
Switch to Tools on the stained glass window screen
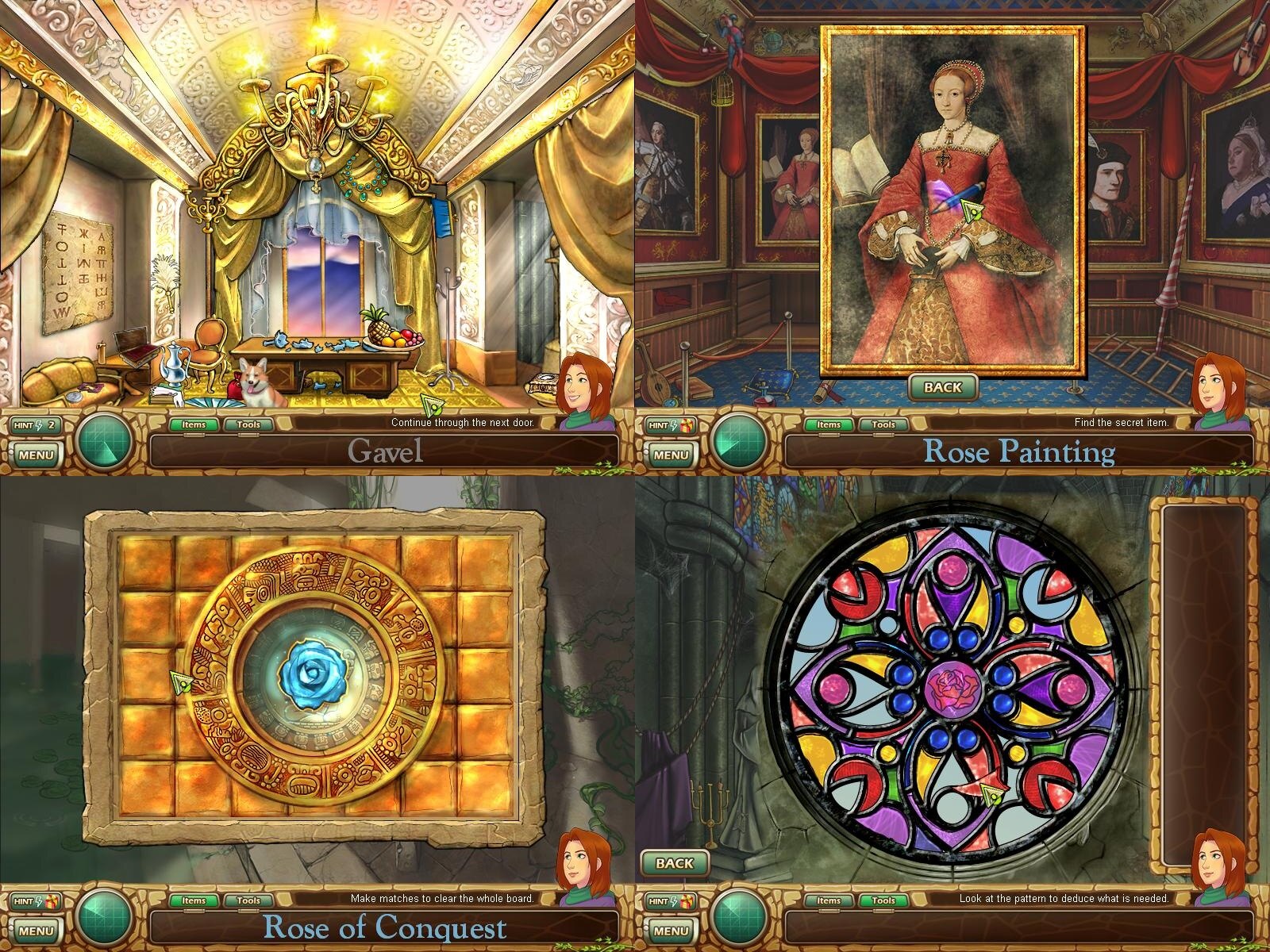883,900
